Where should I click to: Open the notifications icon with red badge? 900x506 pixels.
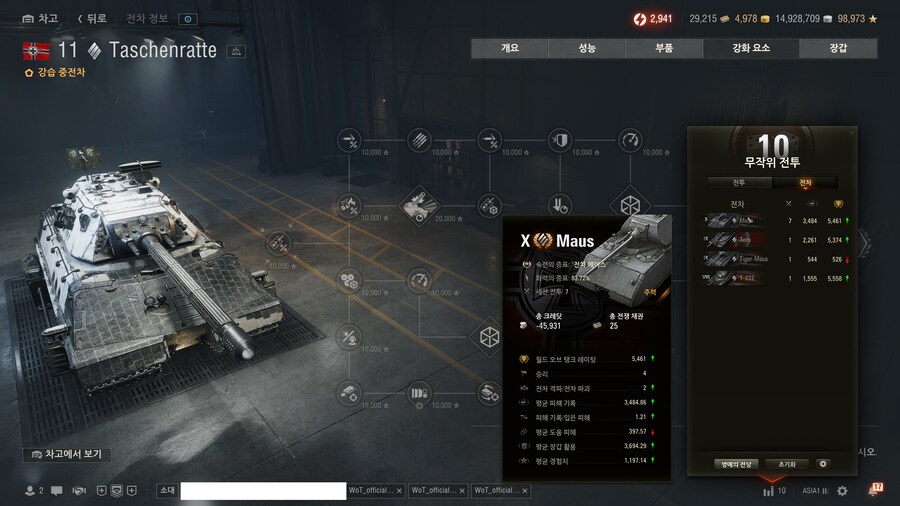(874, 490)
